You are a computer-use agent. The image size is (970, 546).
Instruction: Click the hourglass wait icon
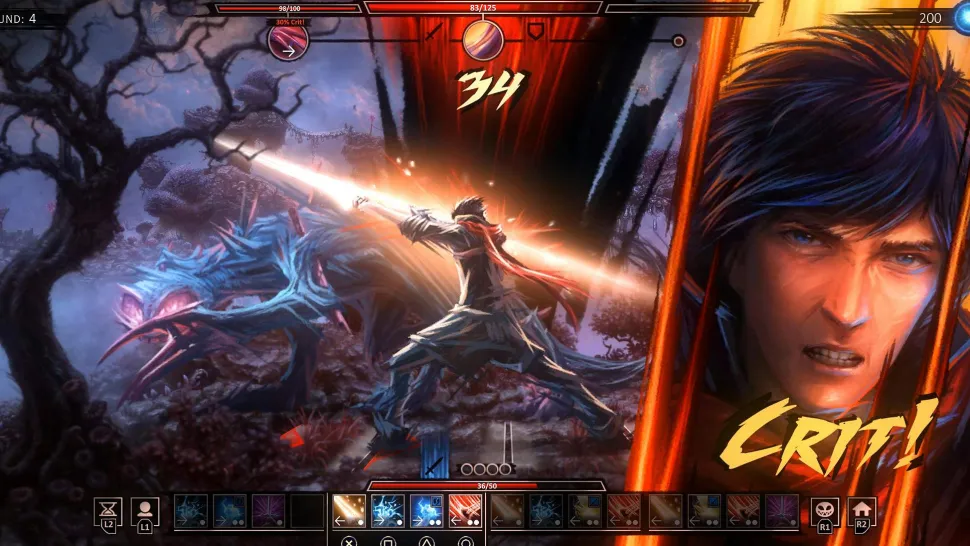[x=108, y=510]
